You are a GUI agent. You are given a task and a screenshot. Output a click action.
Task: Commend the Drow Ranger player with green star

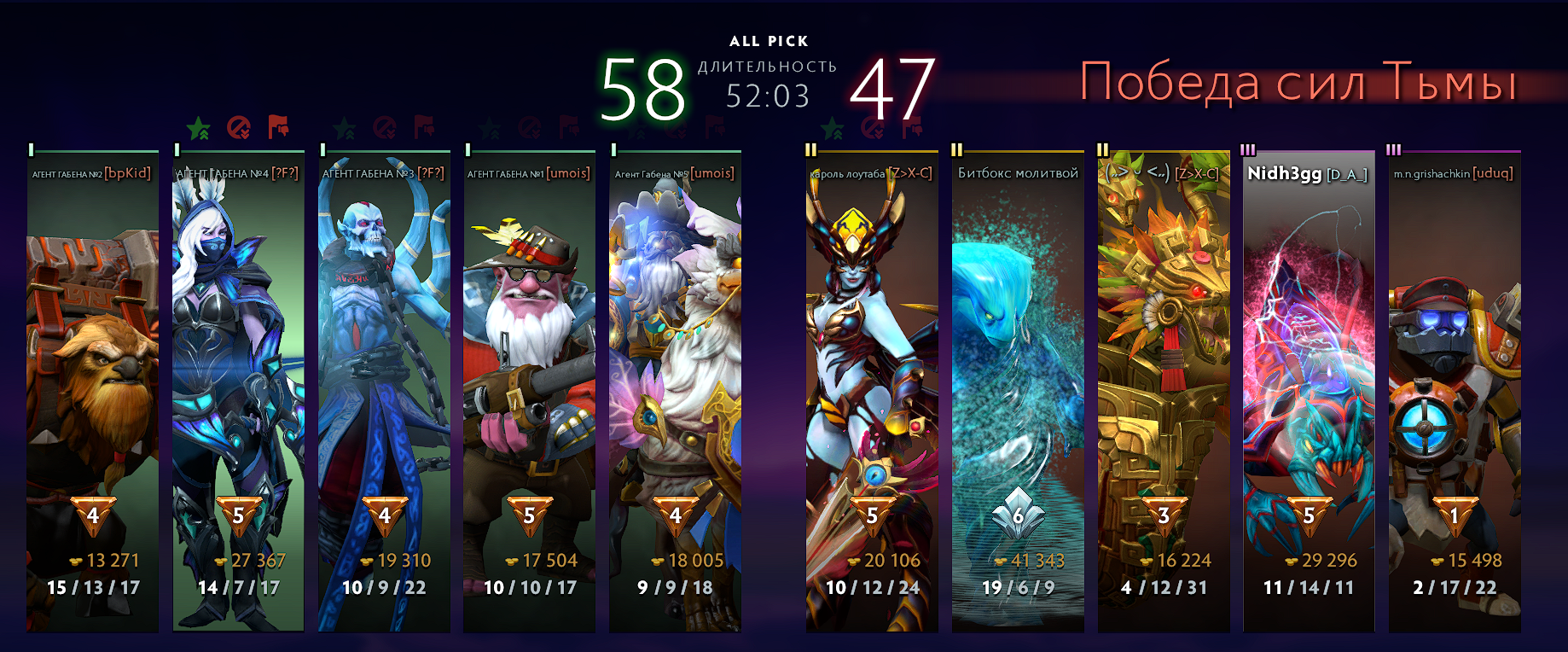click(x=199, y=128)
